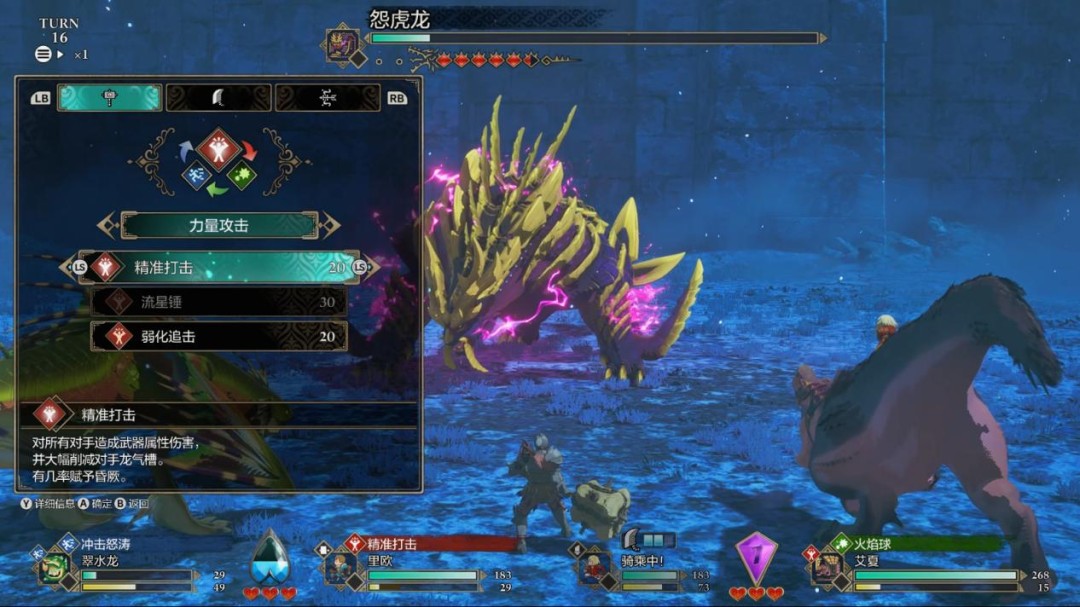Select the blue speed attack type icon
The image size is (1080, 607).
point(196,176)
